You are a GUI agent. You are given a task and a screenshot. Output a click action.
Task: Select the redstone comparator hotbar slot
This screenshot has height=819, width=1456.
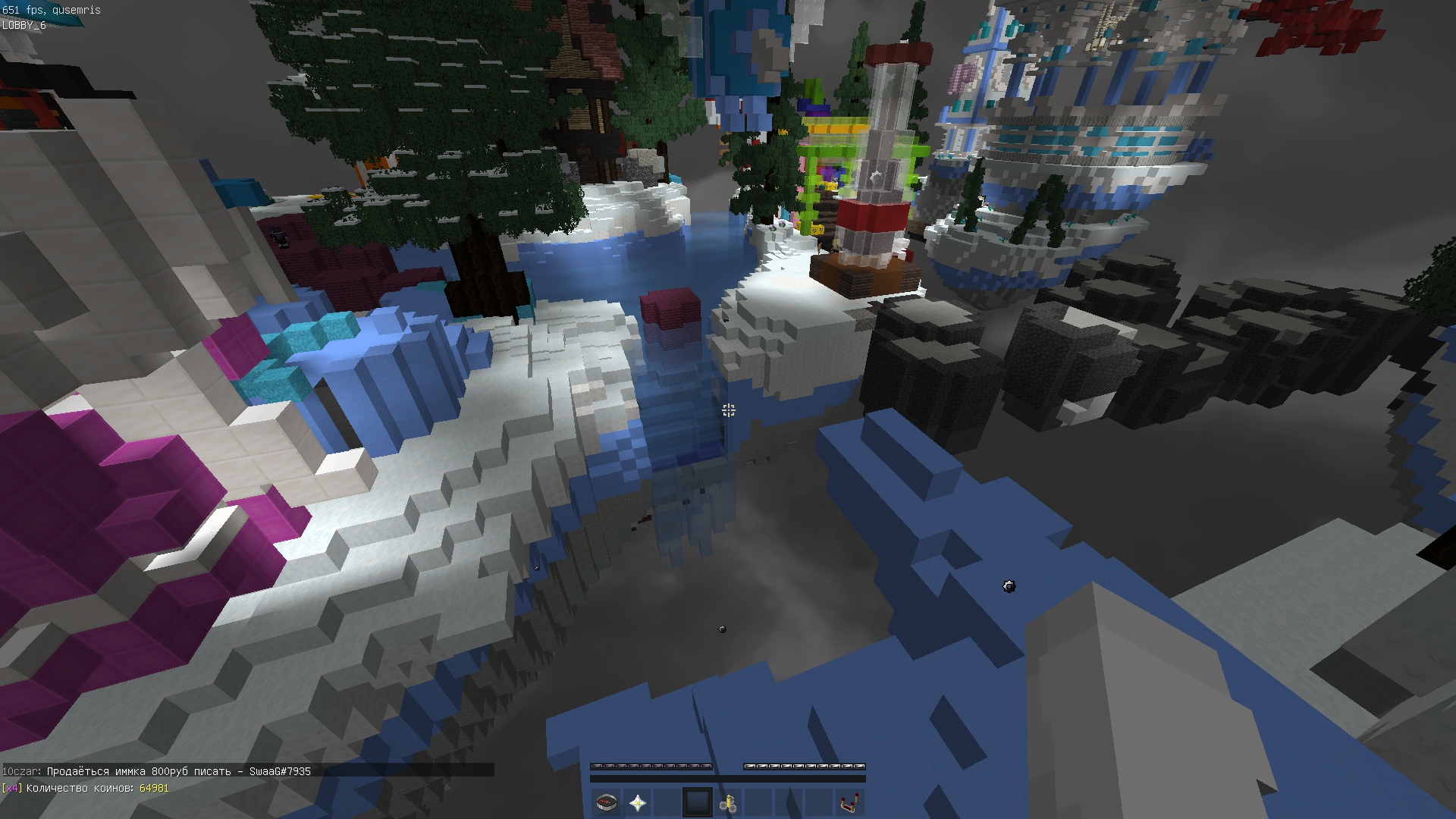pyautogui.click(x=849, y=802)
